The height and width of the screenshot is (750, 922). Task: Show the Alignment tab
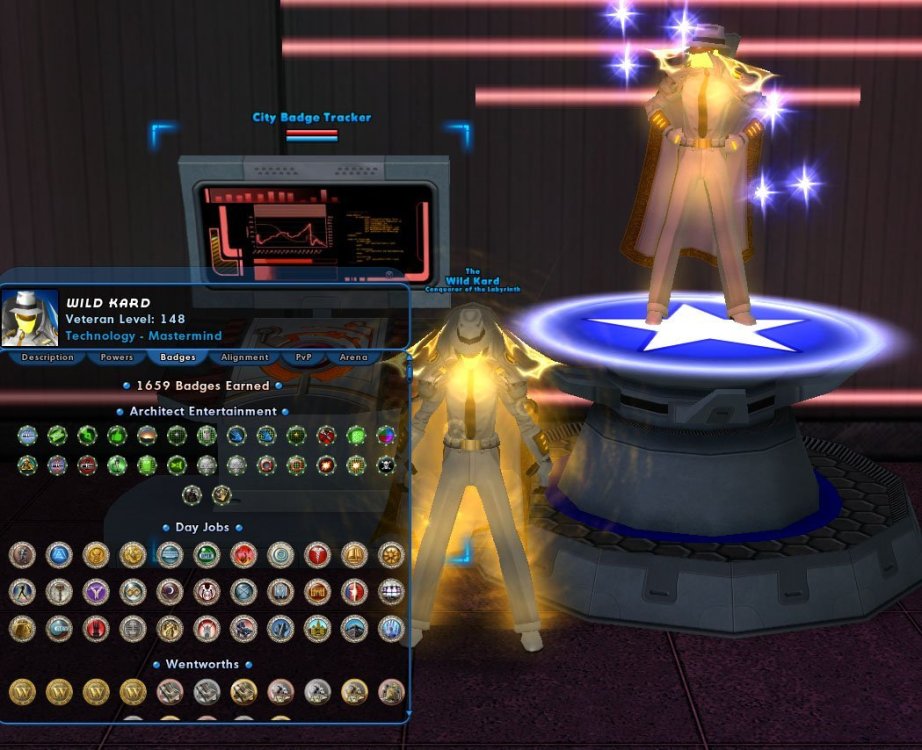pyautogui.click(x=244, y=357)
